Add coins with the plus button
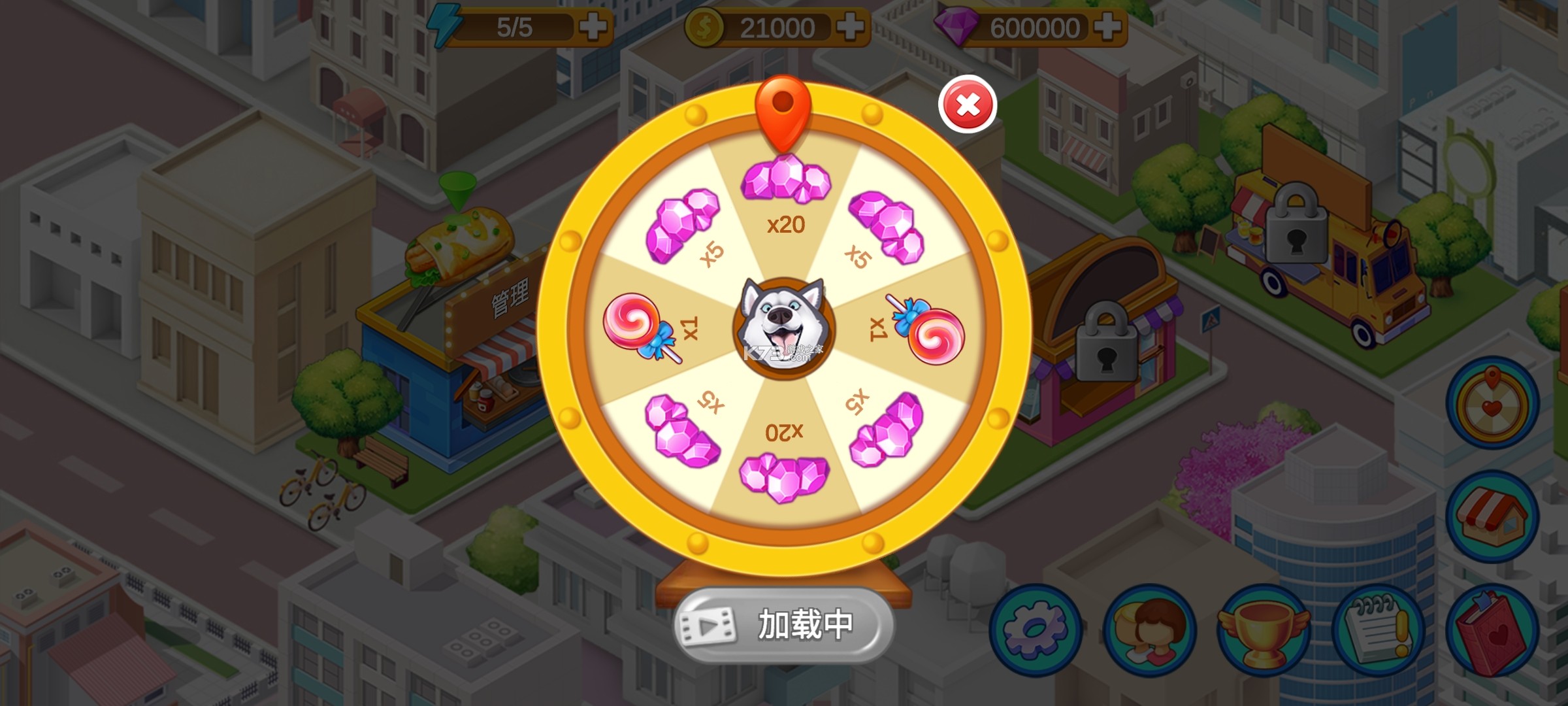1568x706 pixels. pyautogui.click(x=853, y=26)
